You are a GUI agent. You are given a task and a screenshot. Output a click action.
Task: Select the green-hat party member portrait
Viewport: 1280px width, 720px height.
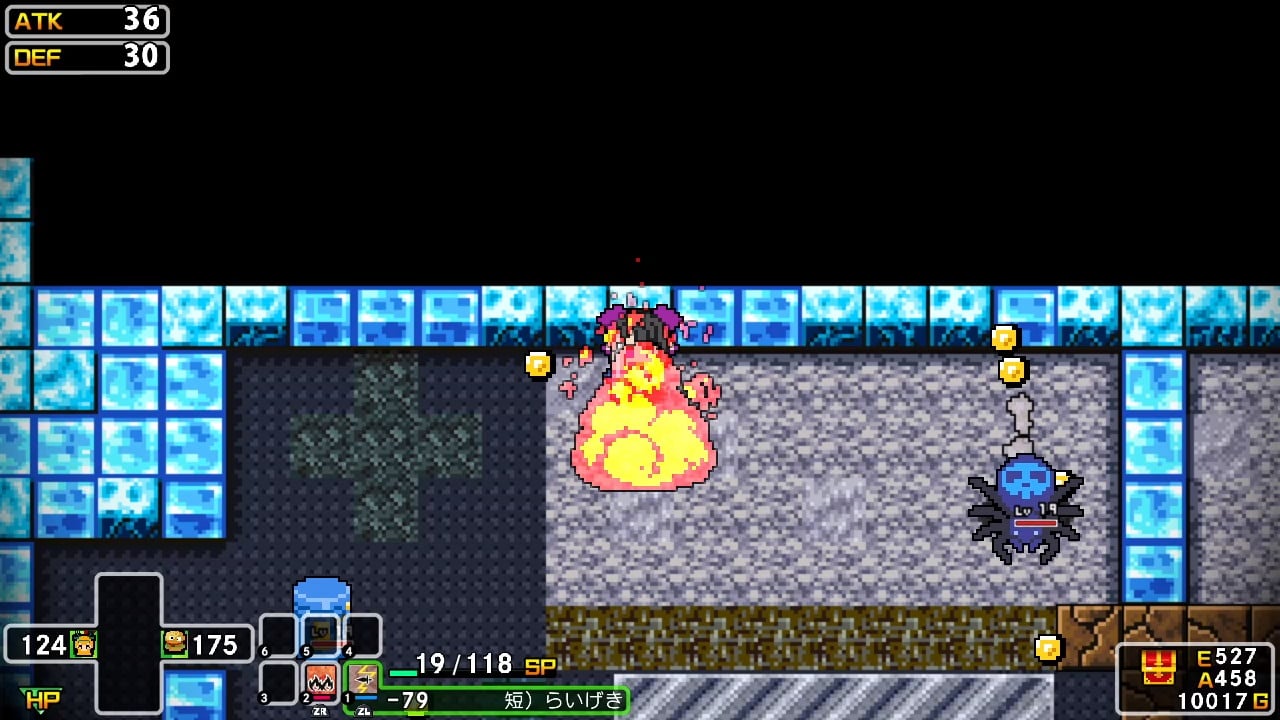[84, 644]
